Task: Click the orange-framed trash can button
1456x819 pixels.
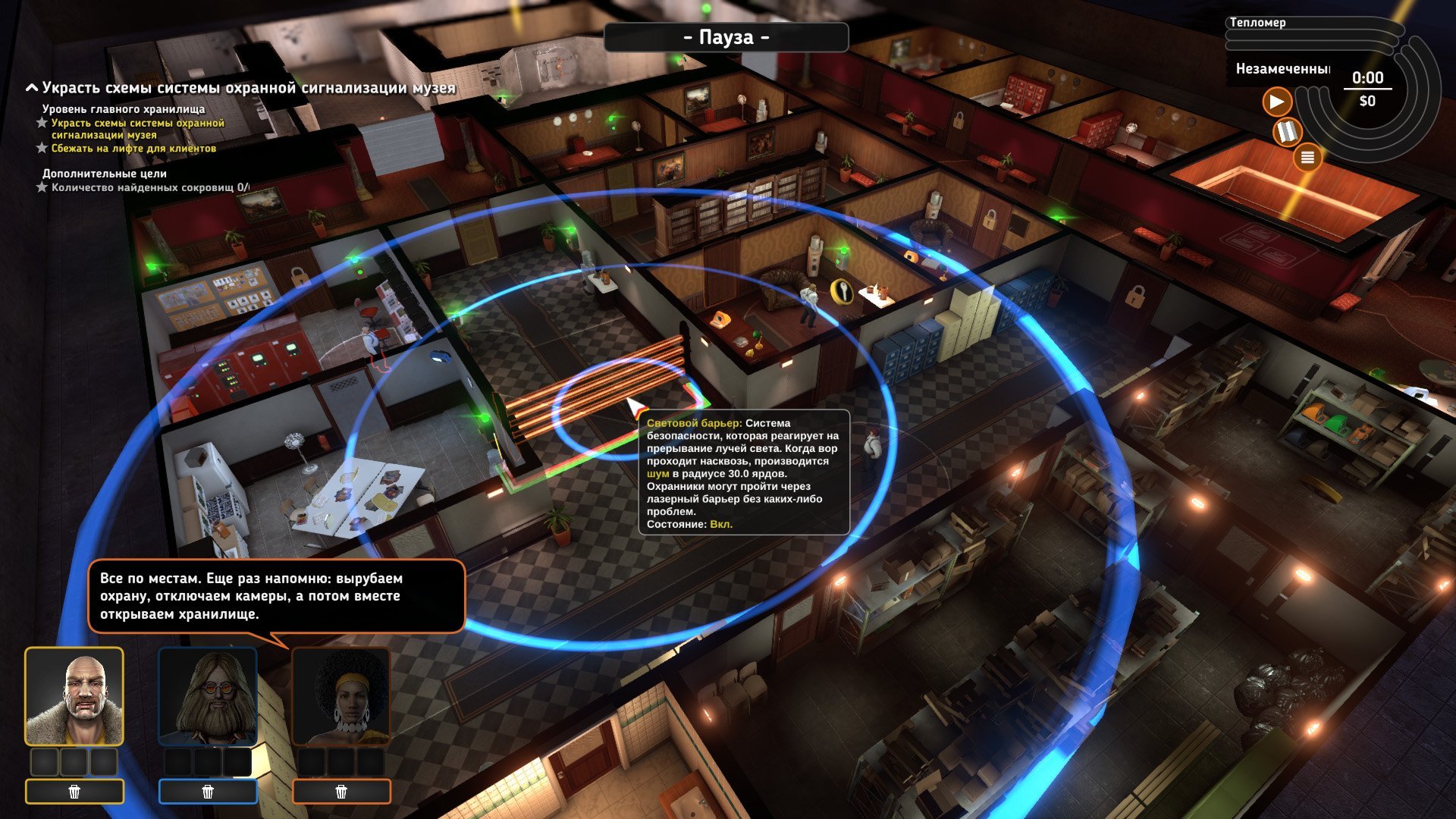Action: click(x=341, y=792)
